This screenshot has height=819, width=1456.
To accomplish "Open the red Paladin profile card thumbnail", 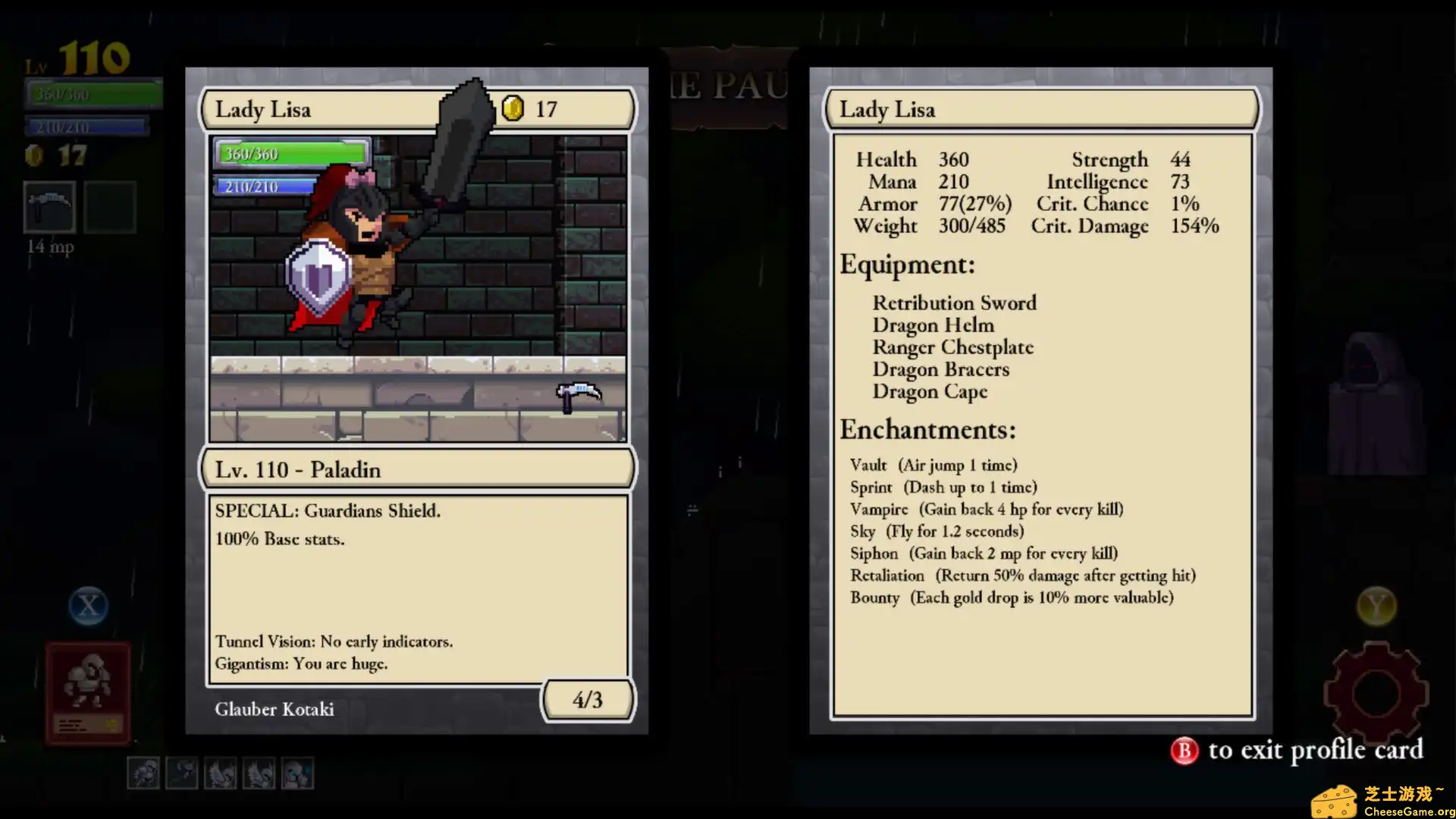I will coord(87,694).
